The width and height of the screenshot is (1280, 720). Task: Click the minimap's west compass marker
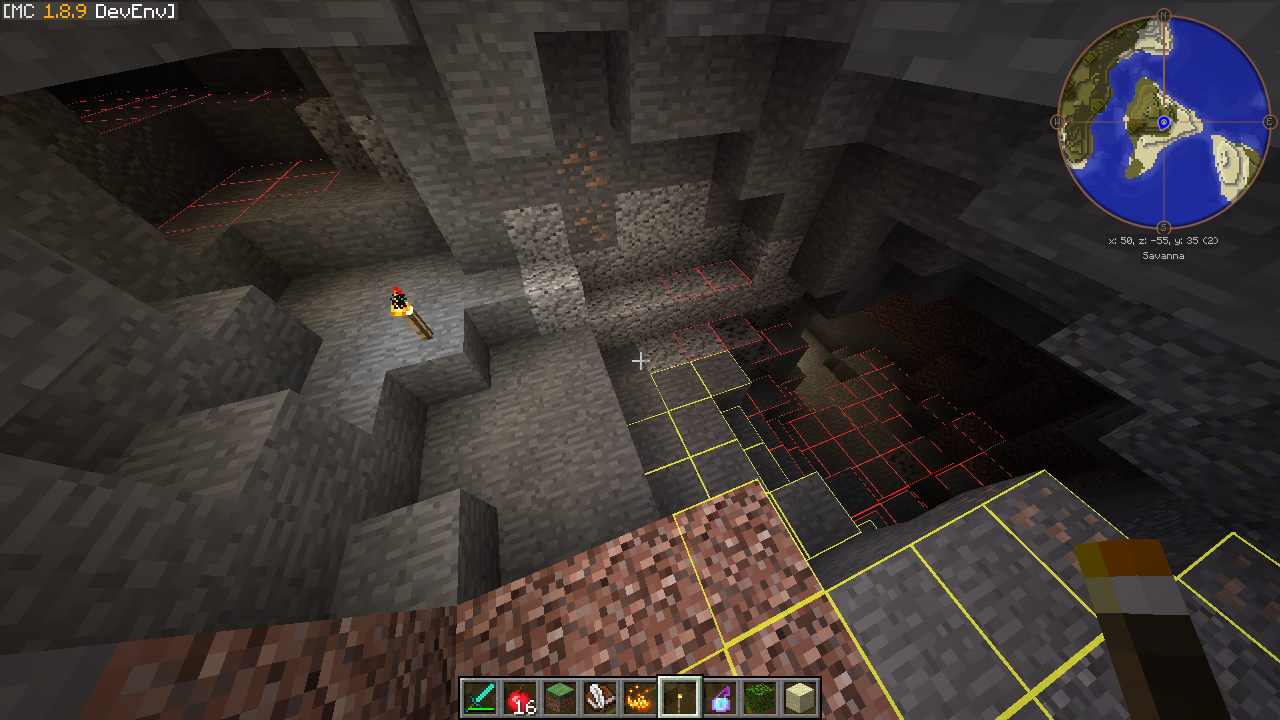[x=1056, y=122]
